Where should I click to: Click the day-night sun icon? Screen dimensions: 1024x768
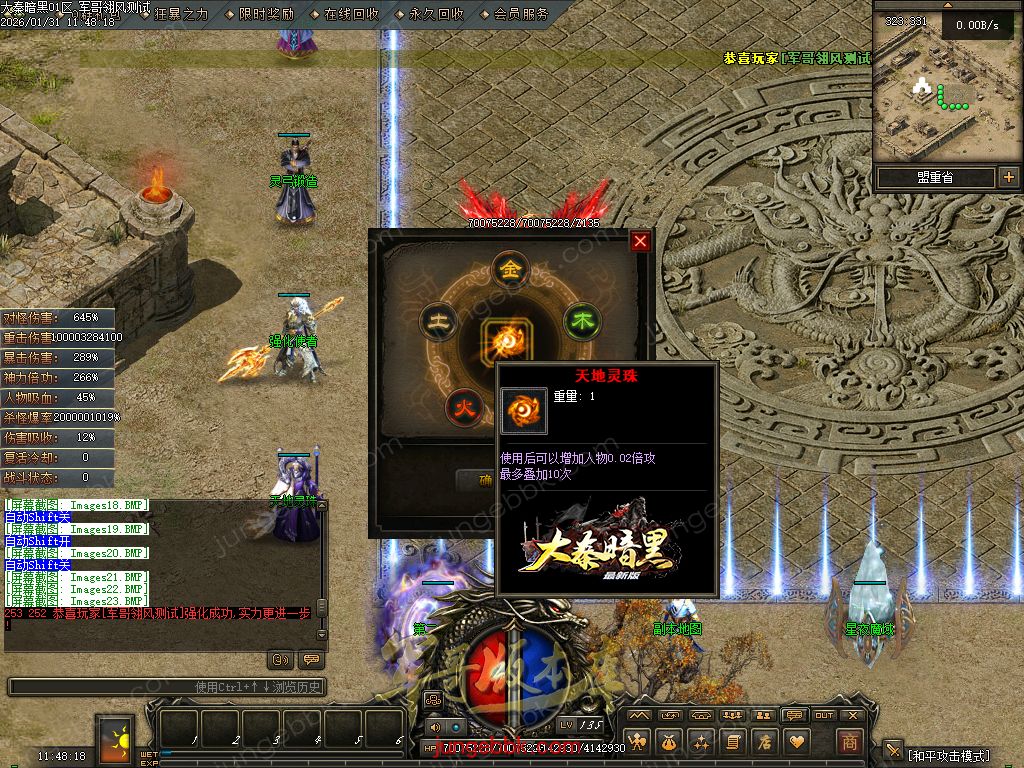point(114,739)
